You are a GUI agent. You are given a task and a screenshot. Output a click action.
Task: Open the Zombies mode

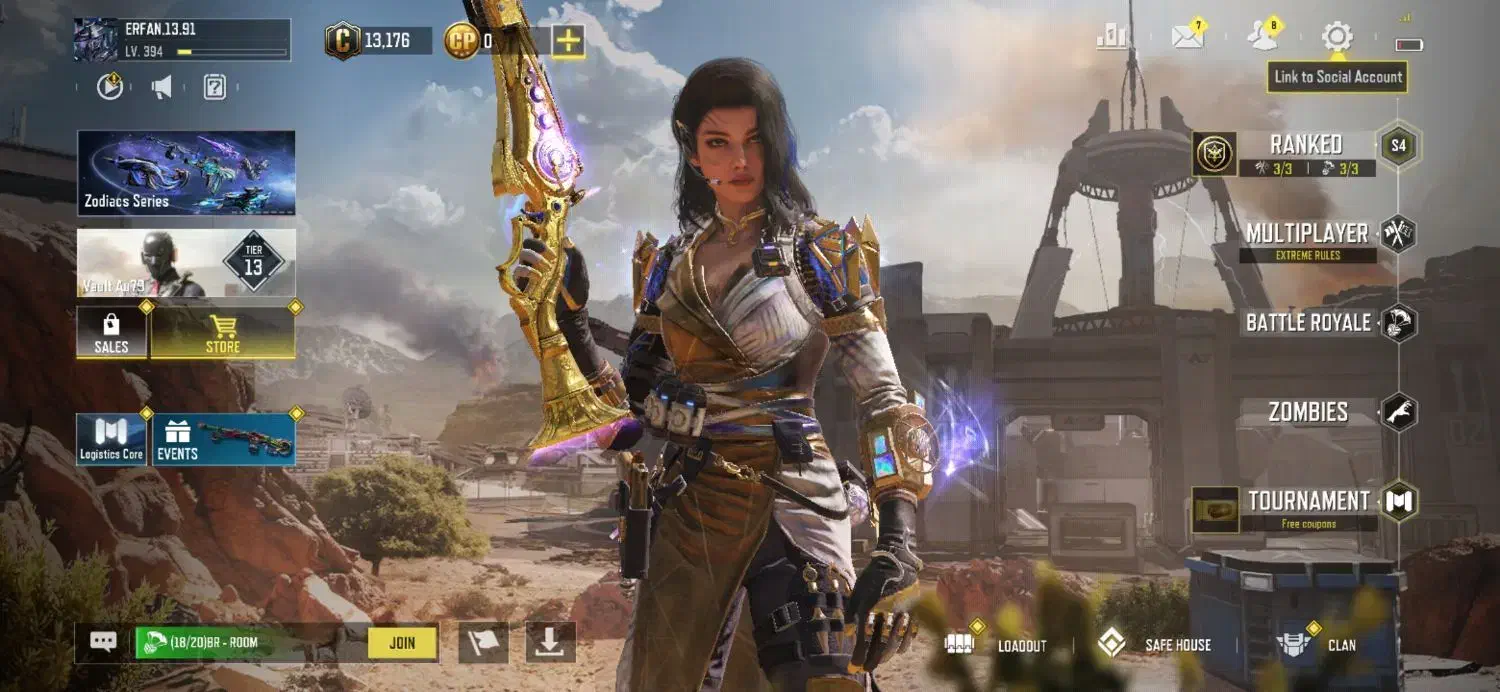coord(1308,412)
